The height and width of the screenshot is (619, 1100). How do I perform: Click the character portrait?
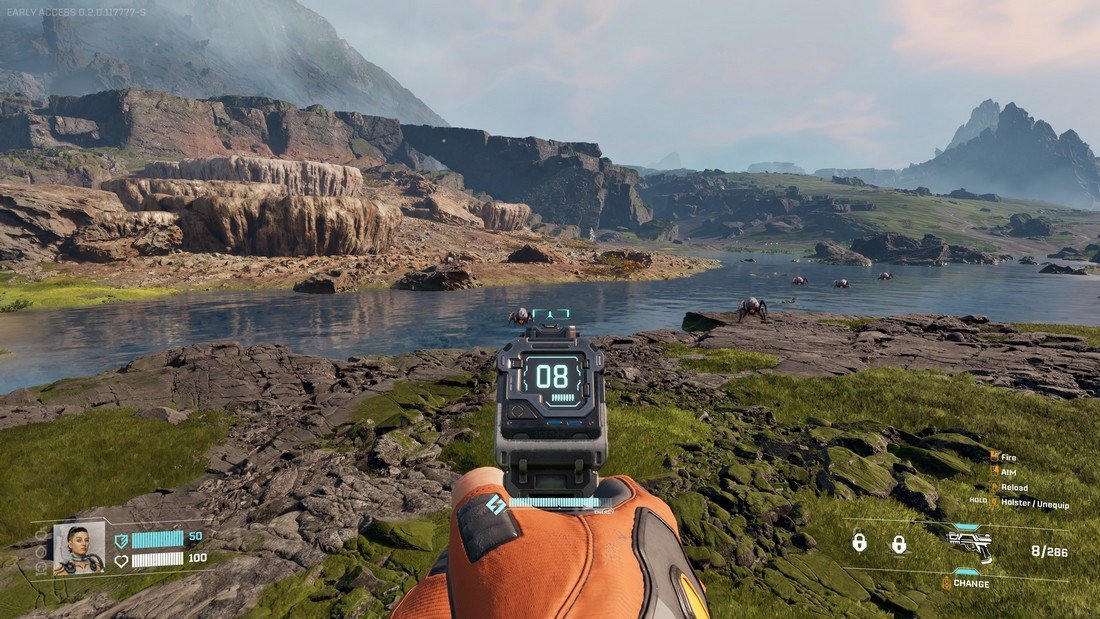click(x=78, y=549)
